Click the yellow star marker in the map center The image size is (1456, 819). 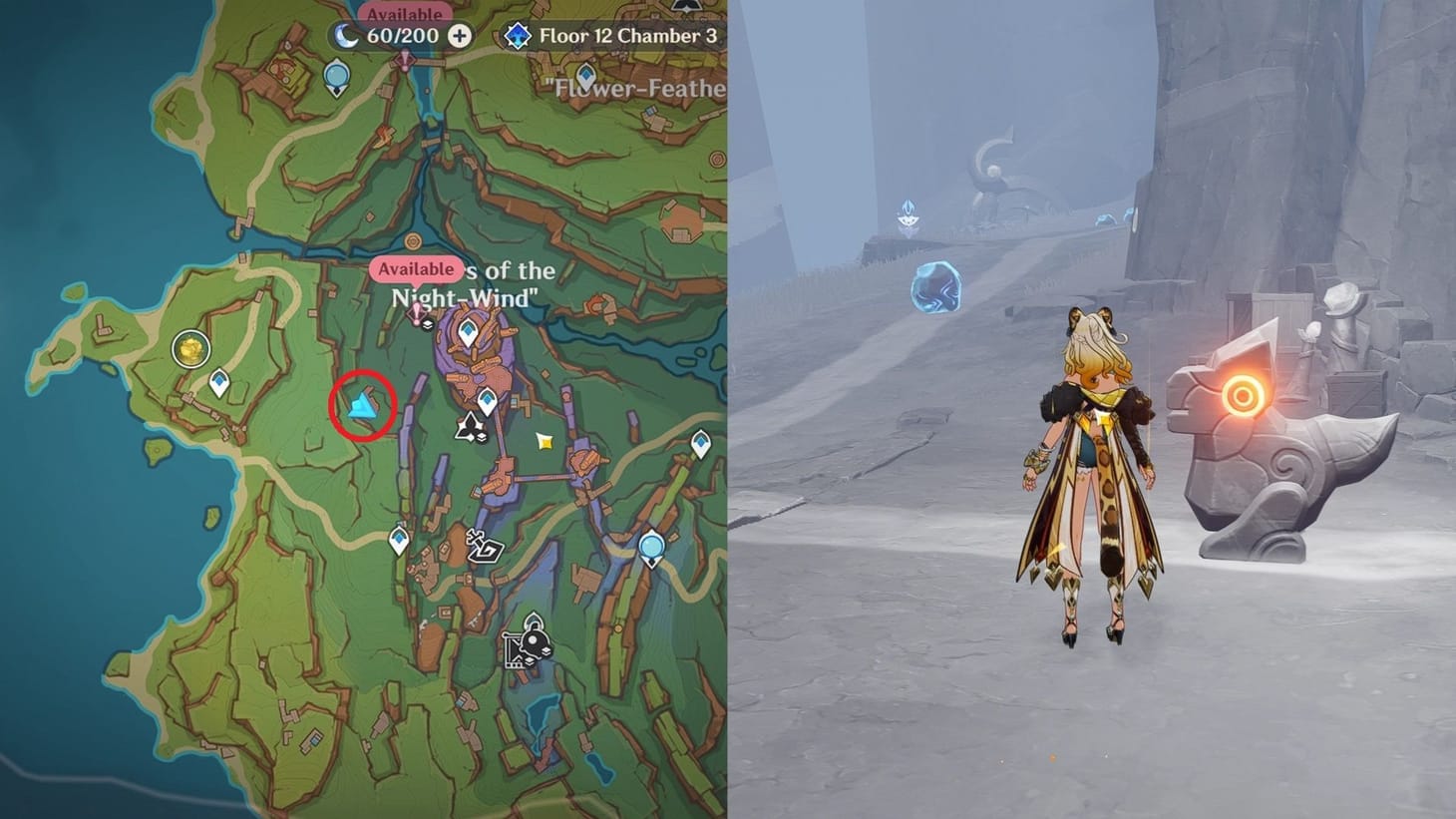click(x=545, y=441)
